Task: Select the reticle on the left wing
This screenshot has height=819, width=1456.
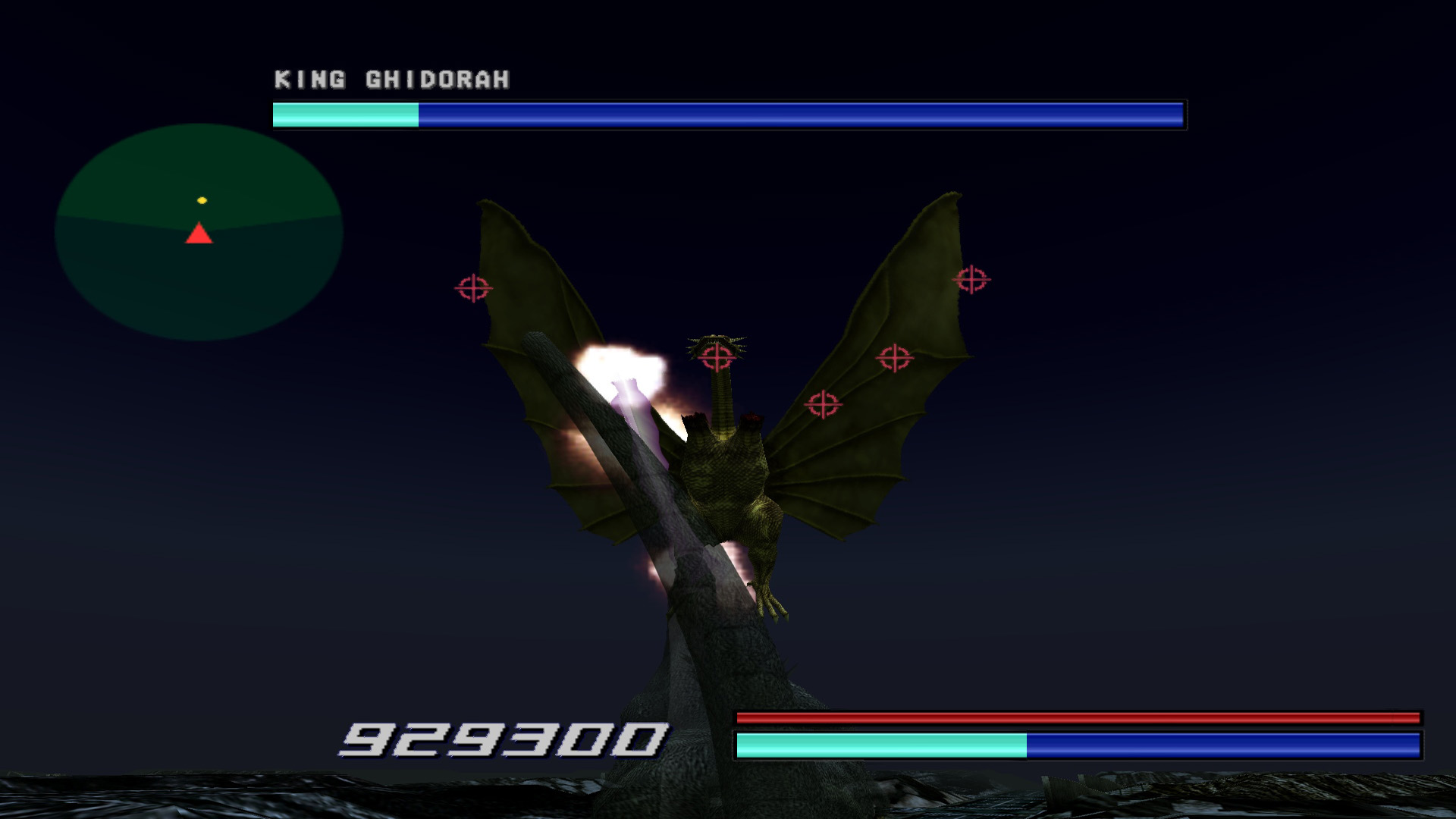Action: [x=474, y=288]
